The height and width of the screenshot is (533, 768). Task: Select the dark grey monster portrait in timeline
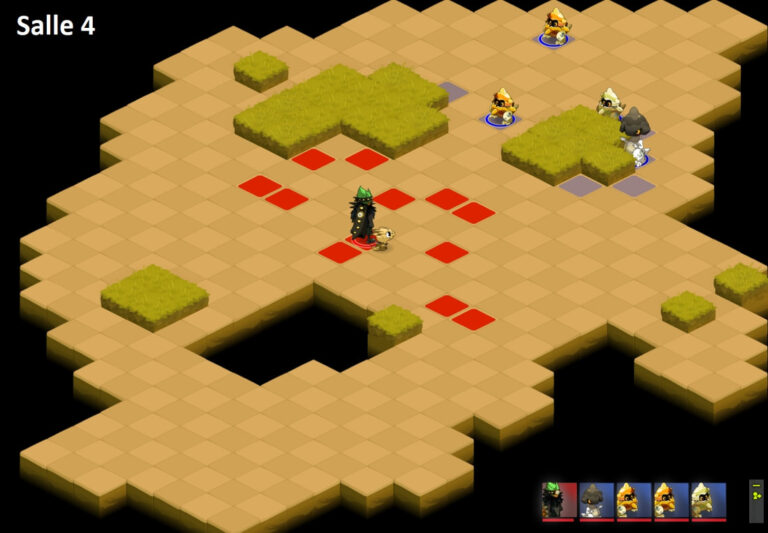(596, 499)
